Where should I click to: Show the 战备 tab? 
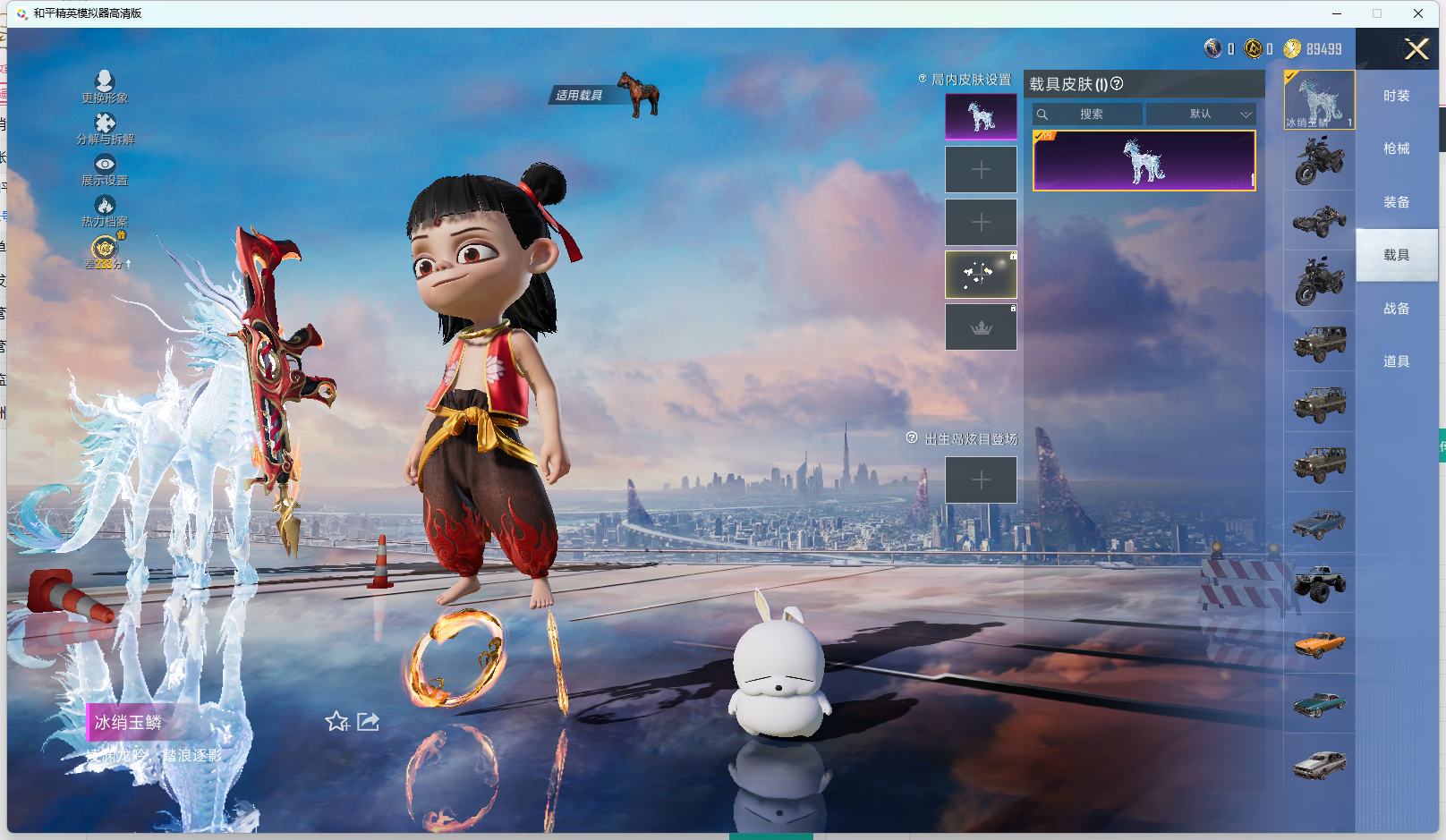point(1396,309)
